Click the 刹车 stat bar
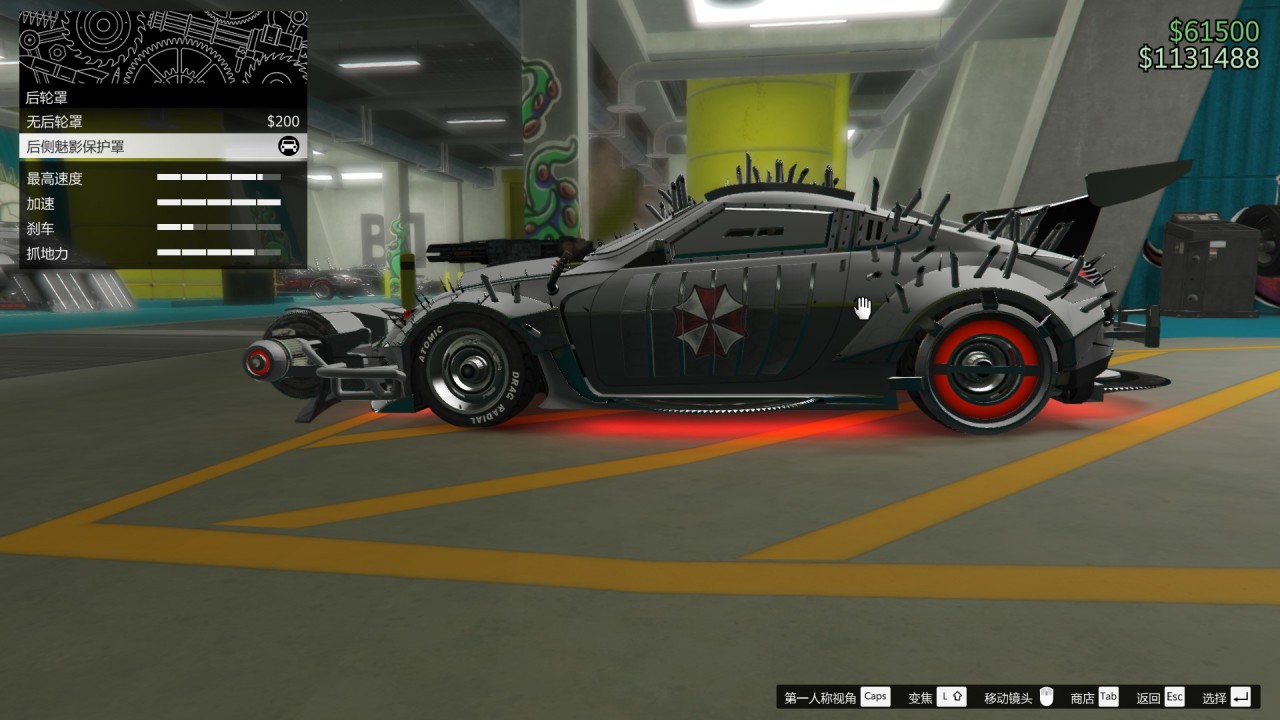Image resolution: width=1280 pixels, height=720 pixels. 219,228
